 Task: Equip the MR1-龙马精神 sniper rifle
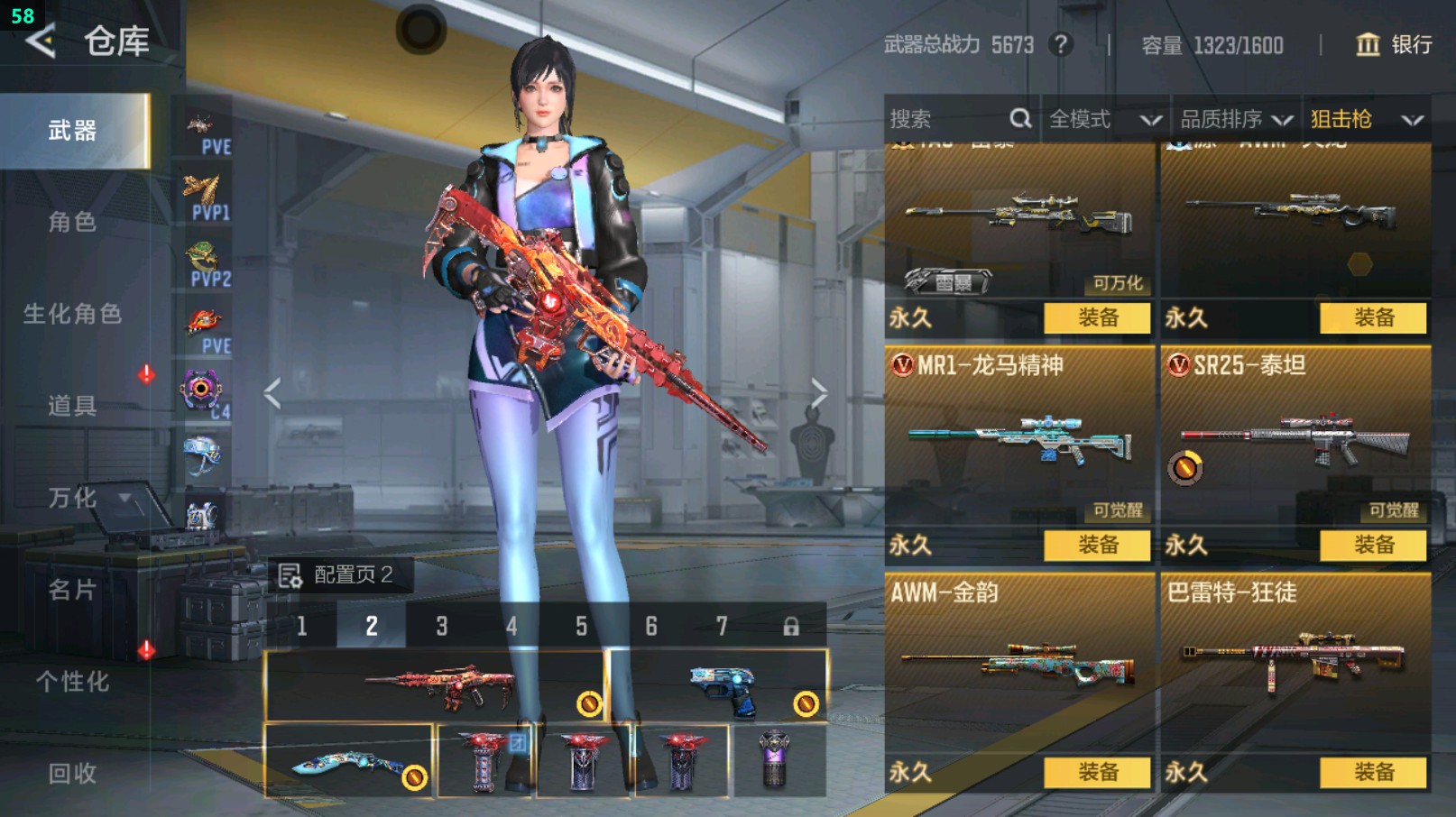click(1097, 545)
